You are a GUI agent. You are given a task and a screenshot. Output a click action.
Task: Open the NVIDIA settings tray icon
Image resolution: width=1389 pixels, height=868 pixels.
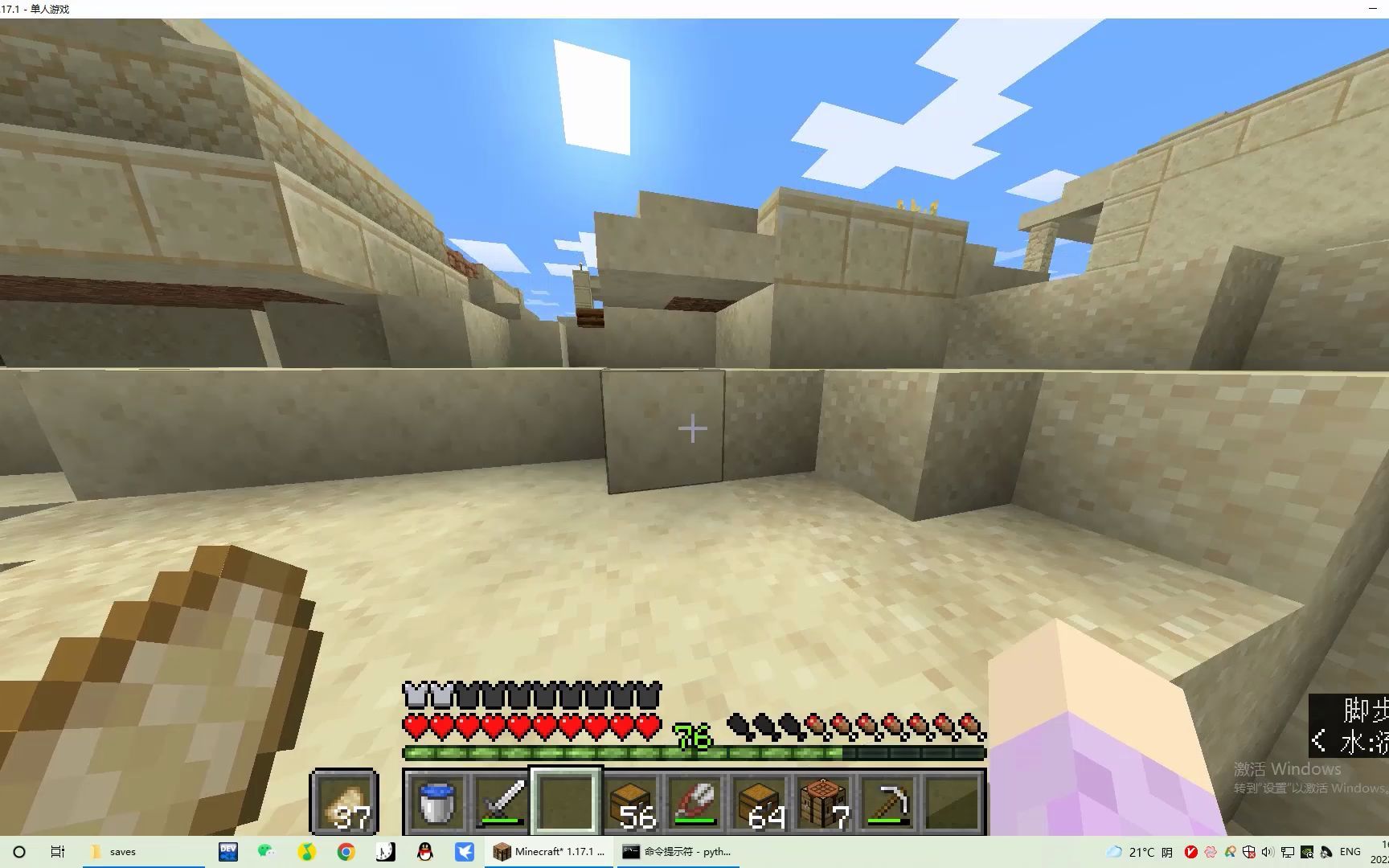(1306, 851)
